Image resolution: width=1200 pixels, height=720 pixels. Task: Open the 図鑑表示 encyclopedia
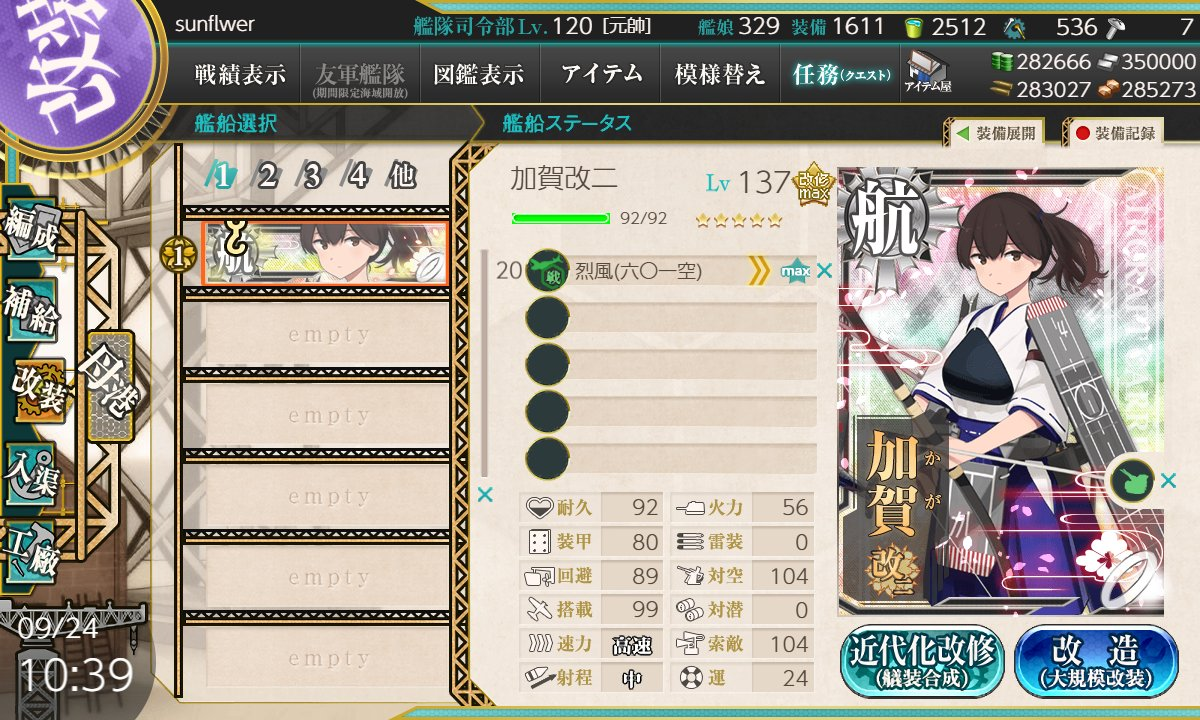pos(478,75)
